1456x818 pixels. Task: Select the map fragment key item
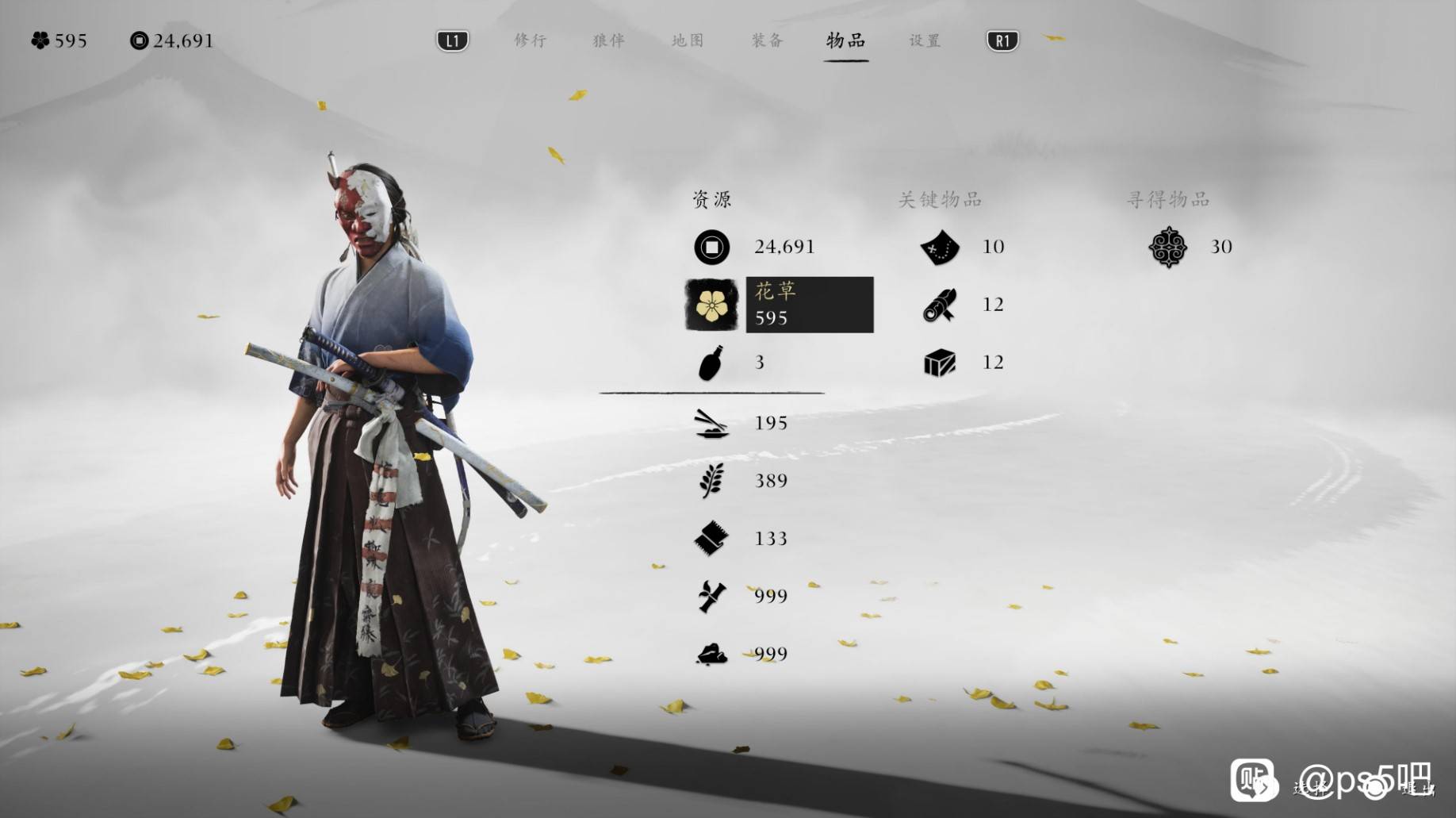pos(940,247)
